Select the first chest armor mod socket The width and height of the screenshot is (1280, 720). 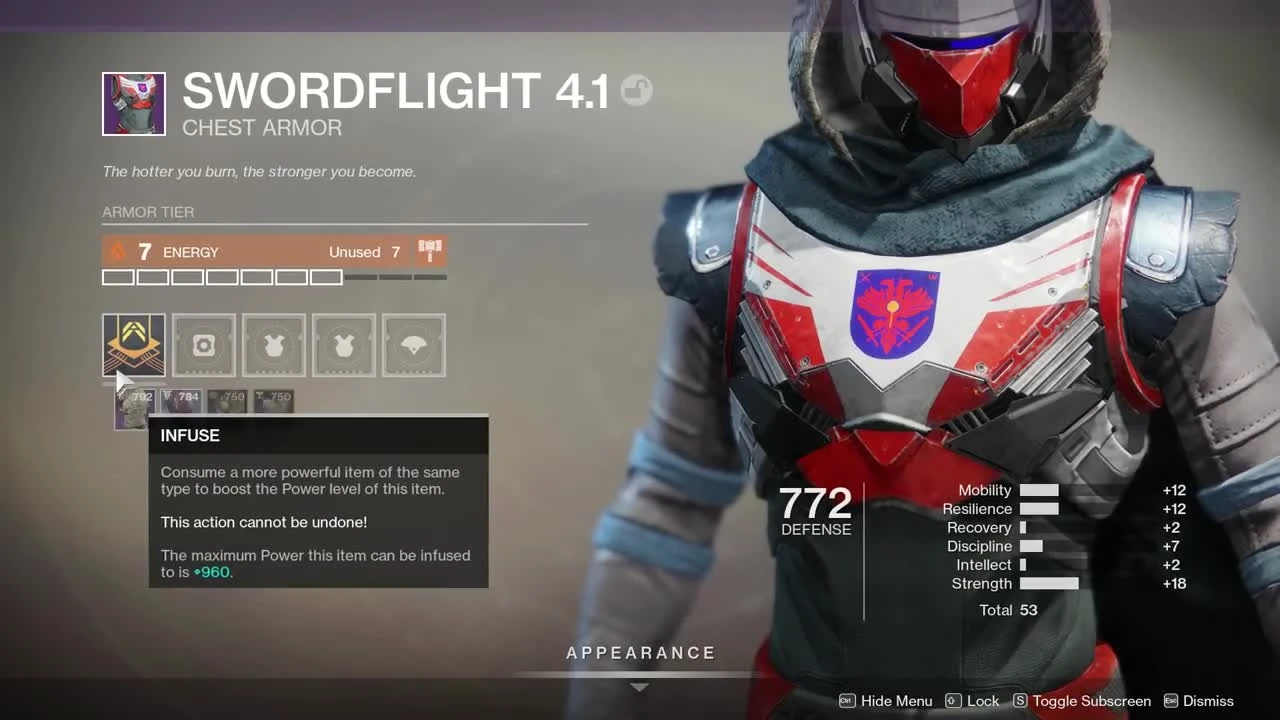click(273, 345)
